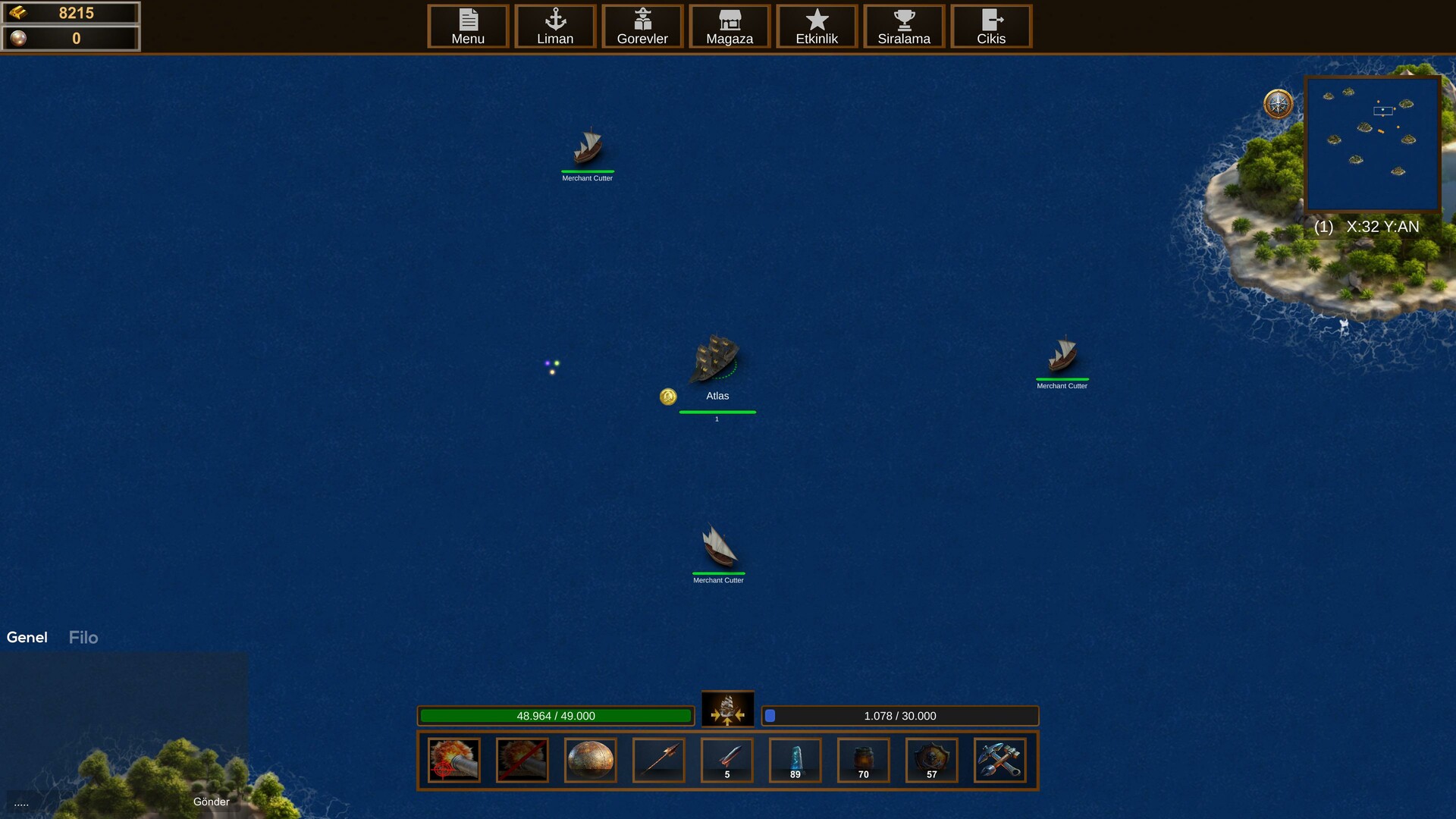This screenshot has width=1456, height=819.
Task: Click the green health bar showing 48.964/49.000
Action: click(557, 716)
